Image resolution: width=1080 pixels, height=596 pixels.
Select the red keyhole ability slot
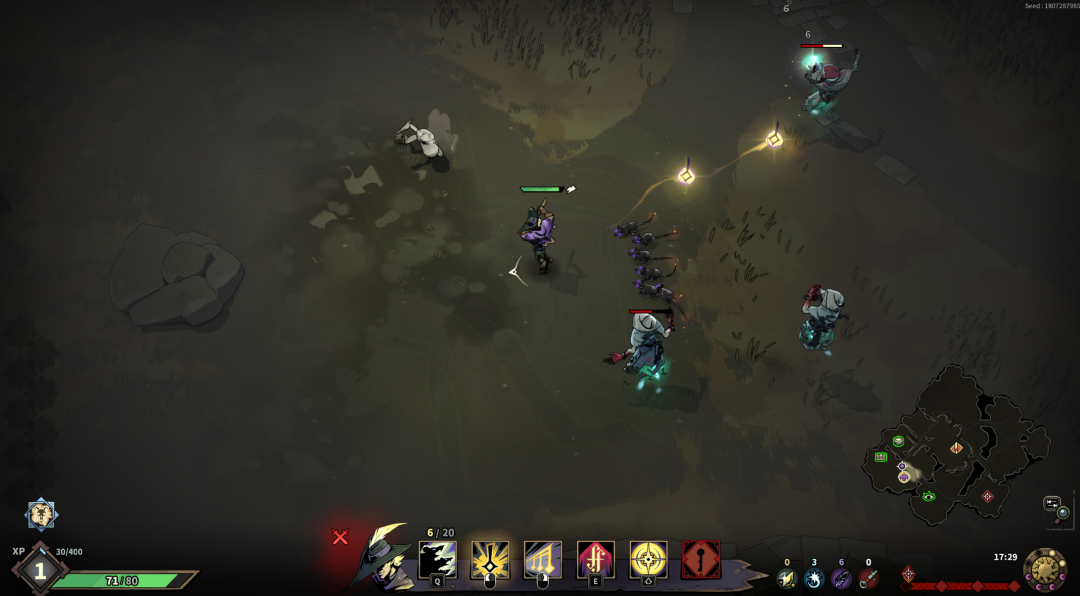(x=701, y=560)
